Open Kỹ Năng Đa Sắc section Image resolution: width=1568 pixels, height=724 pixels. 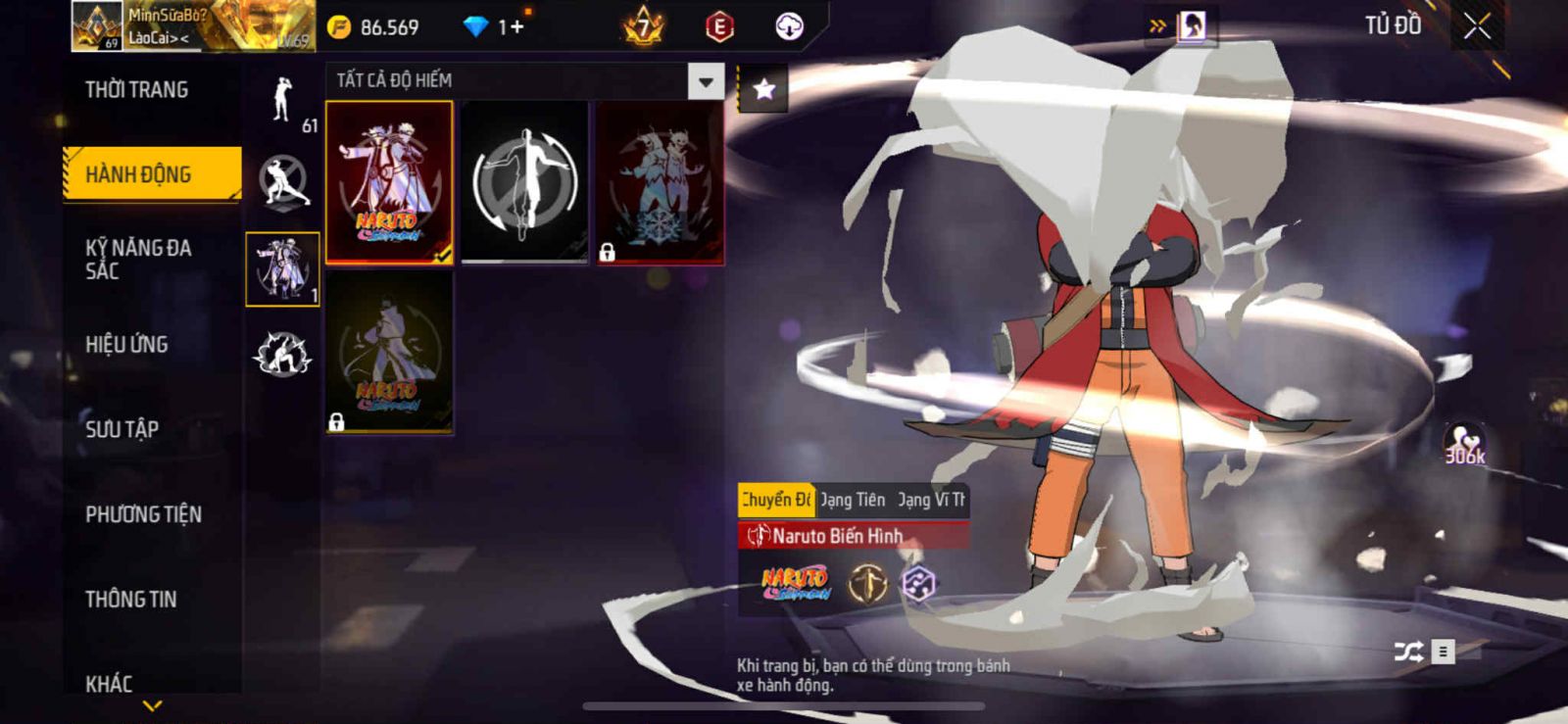coord(138,259)
